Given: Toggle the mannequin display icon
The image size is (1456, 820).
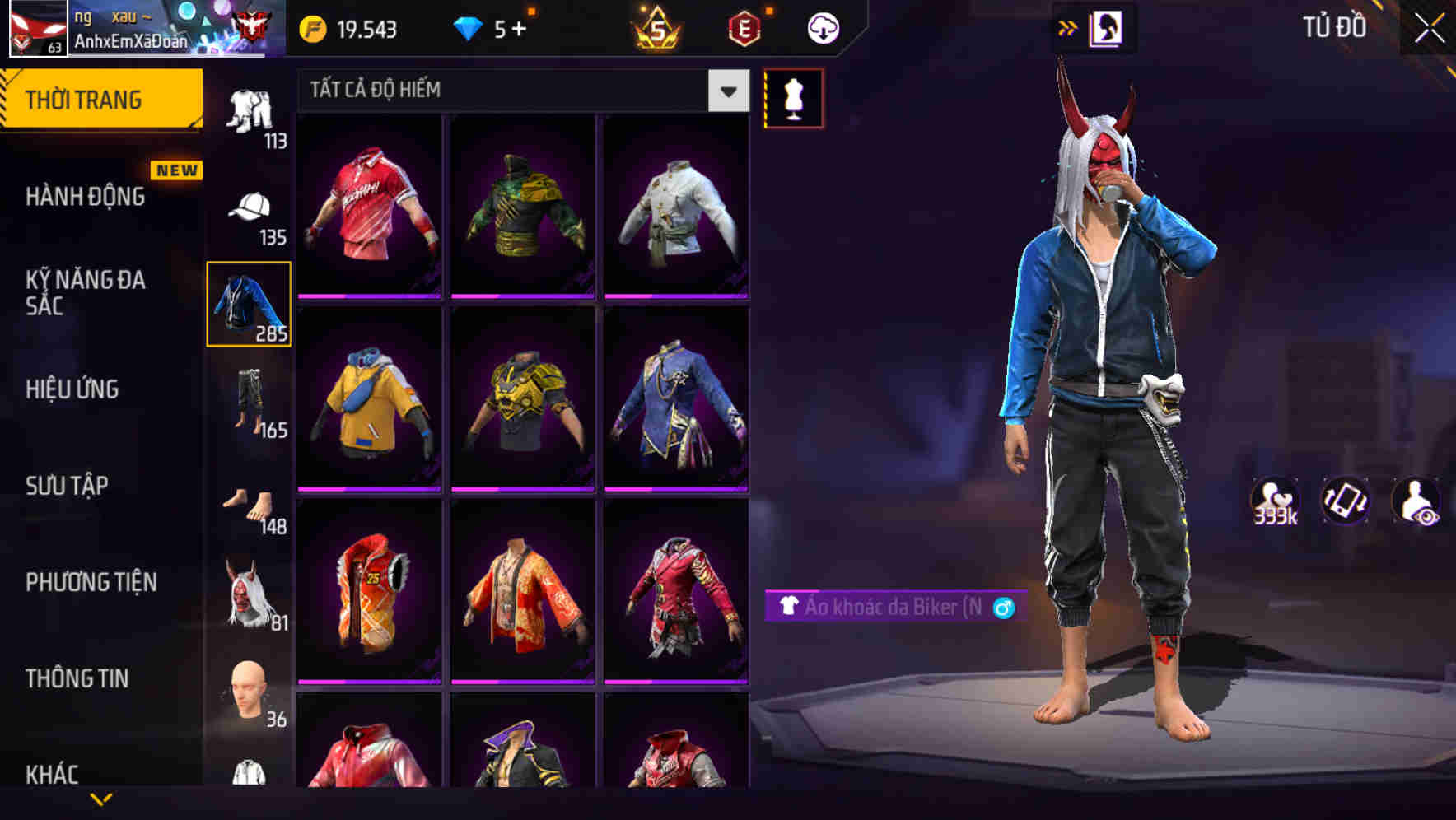Looking at the screenshot, I should pos(794,99).
